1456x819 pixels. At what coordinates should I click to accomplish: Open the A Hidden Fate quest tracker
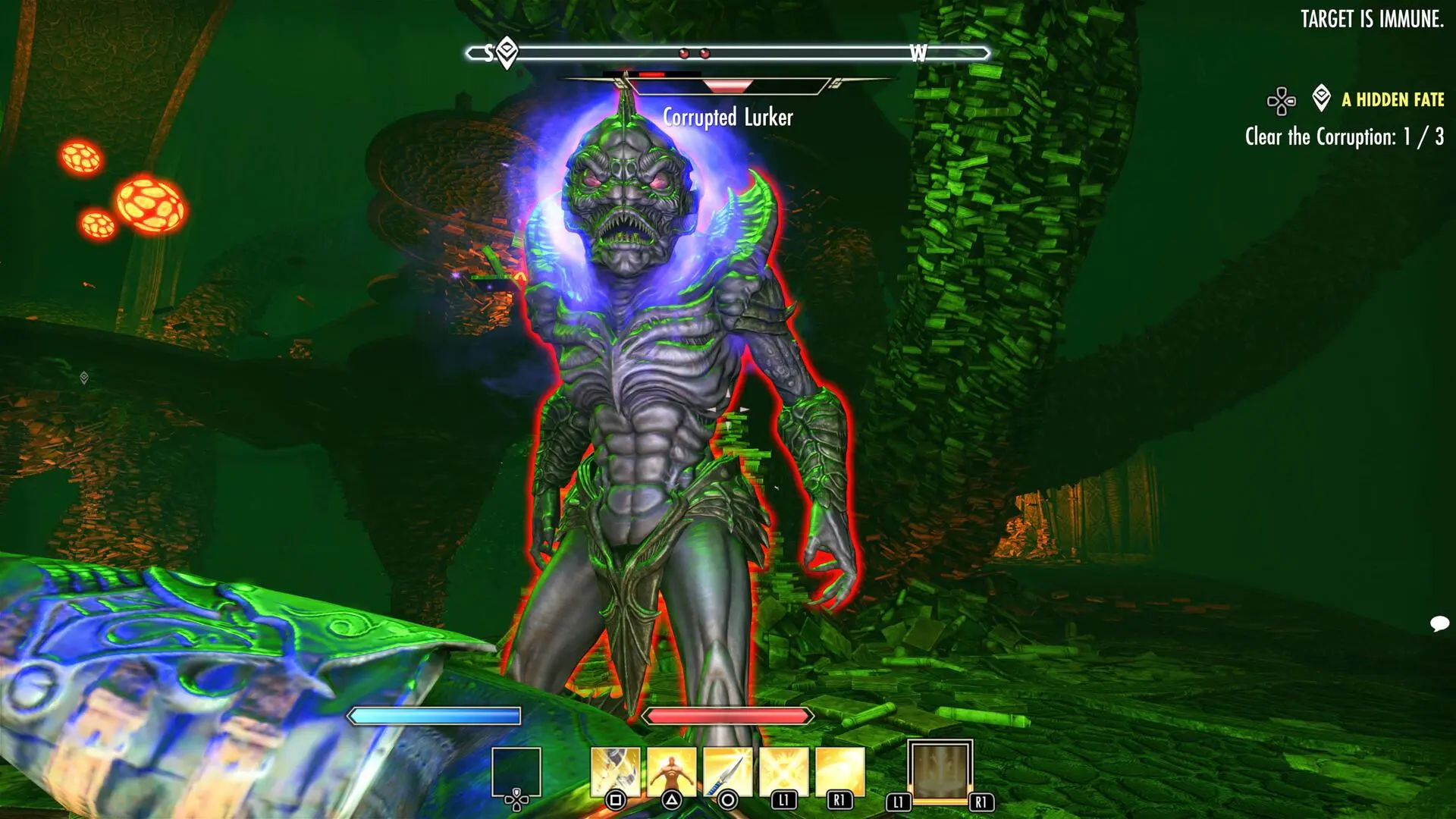point(1392,99)
